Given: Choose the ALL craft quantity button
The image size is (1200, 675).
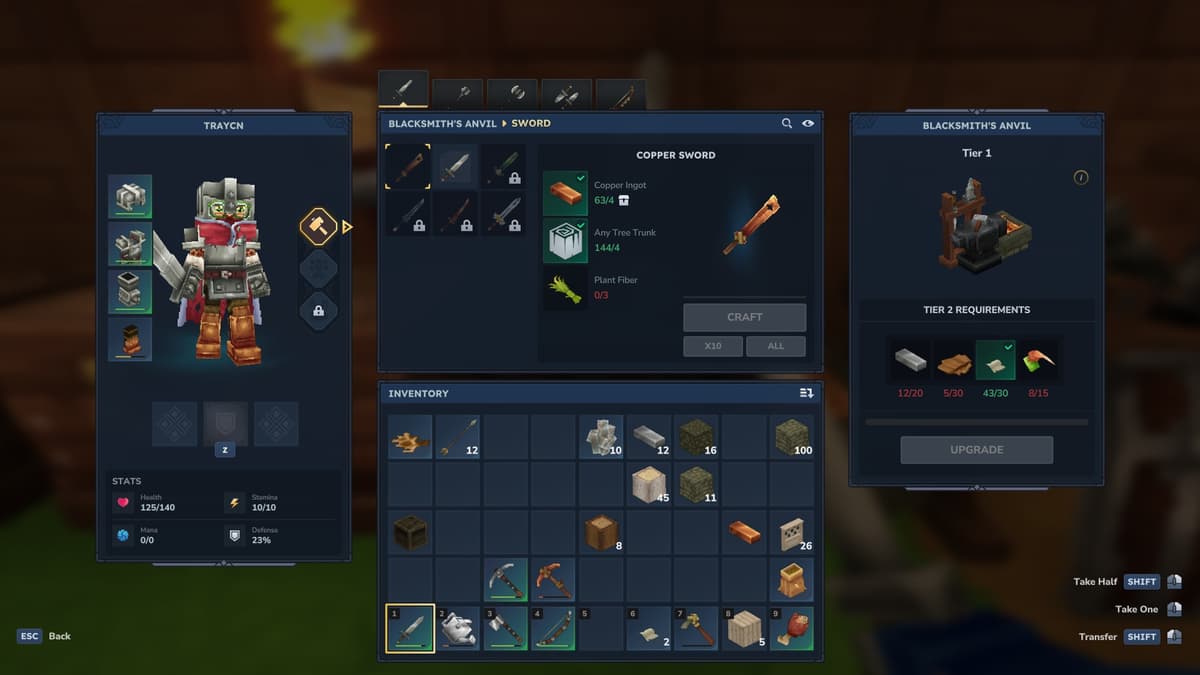Looking at the screenshot, I should pos(775,346).
